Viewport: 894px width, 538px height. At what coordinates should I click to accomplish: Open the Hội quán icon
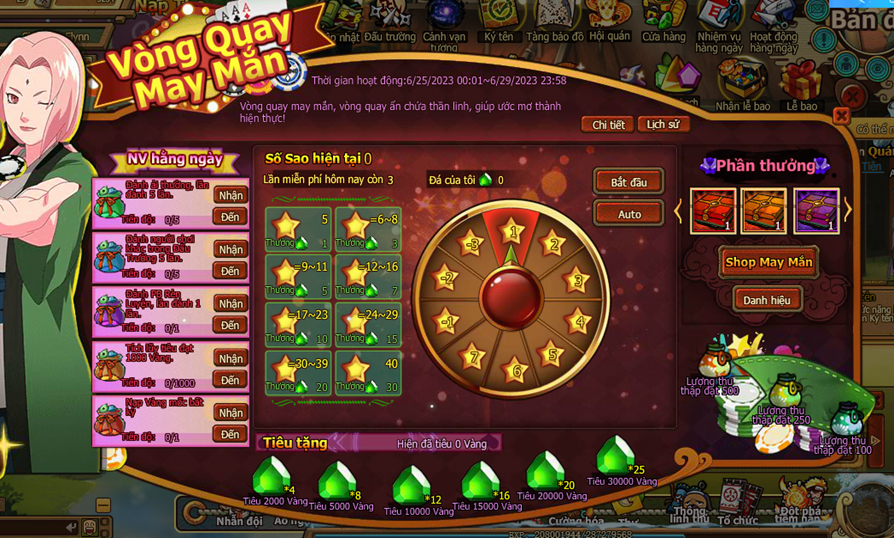click(609, 18)
